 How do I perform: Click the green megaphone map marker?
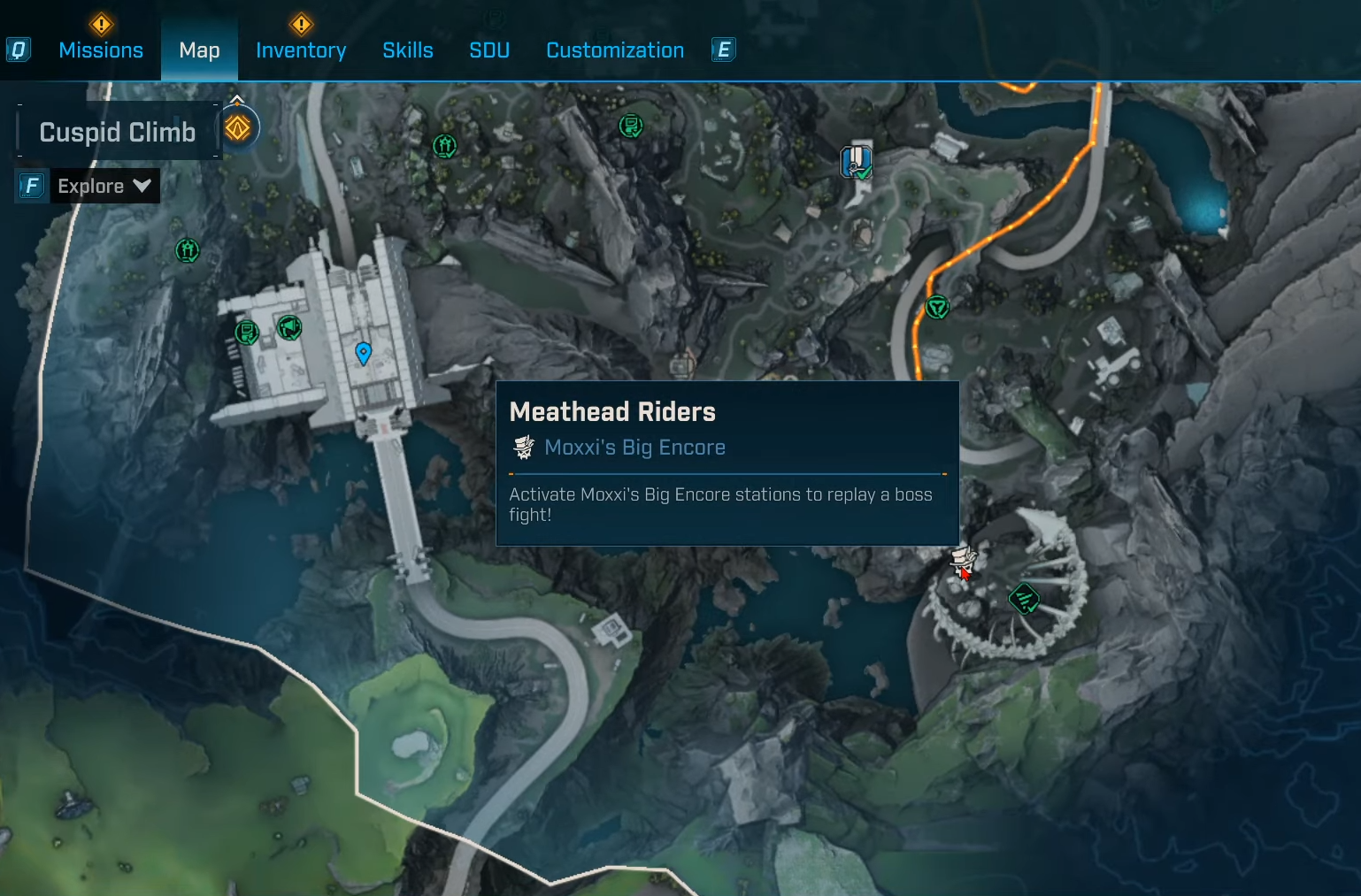289,328
